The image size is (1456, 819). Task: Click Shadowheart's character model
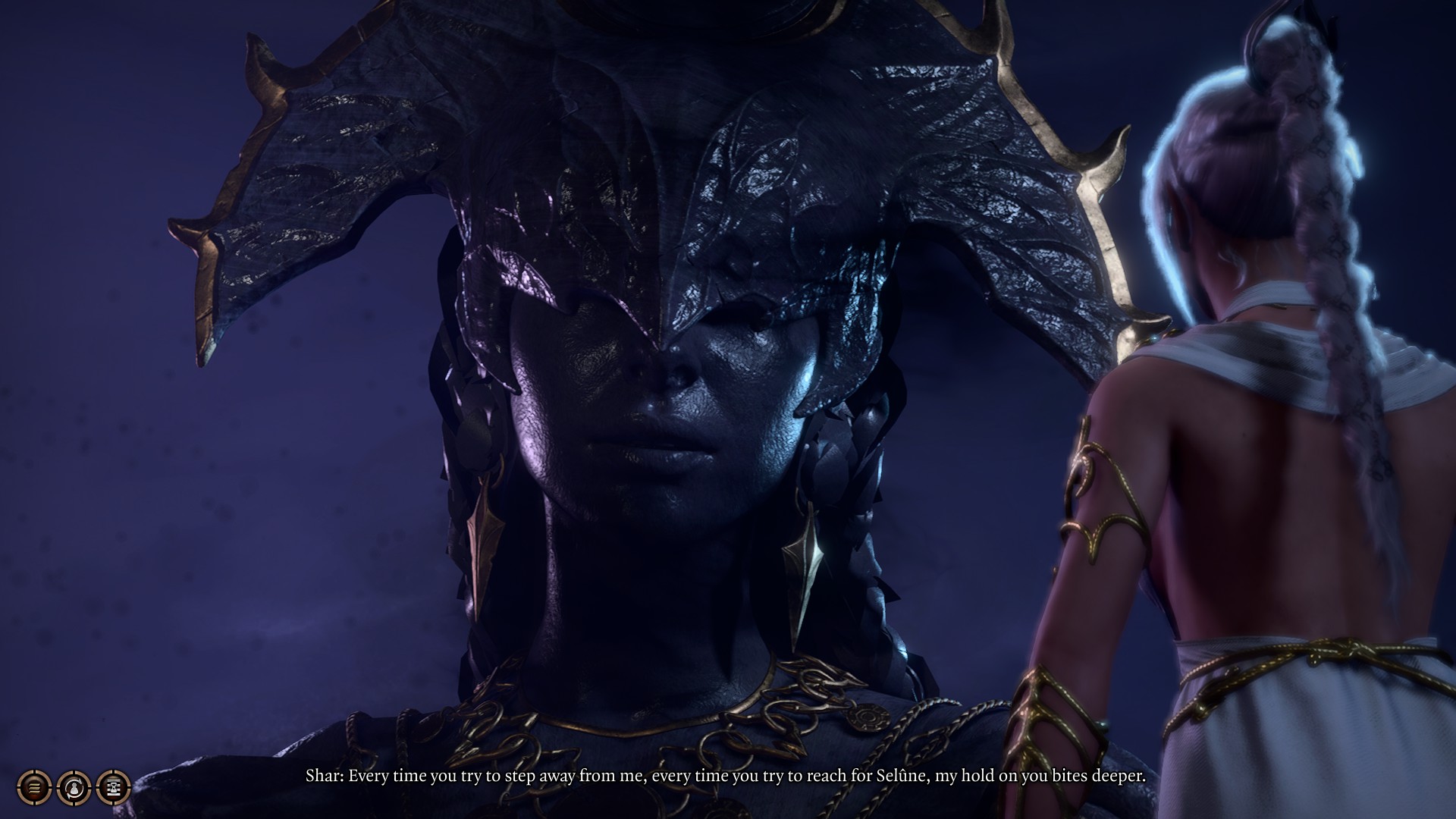pyautogui.click(x=1251, y=455)
